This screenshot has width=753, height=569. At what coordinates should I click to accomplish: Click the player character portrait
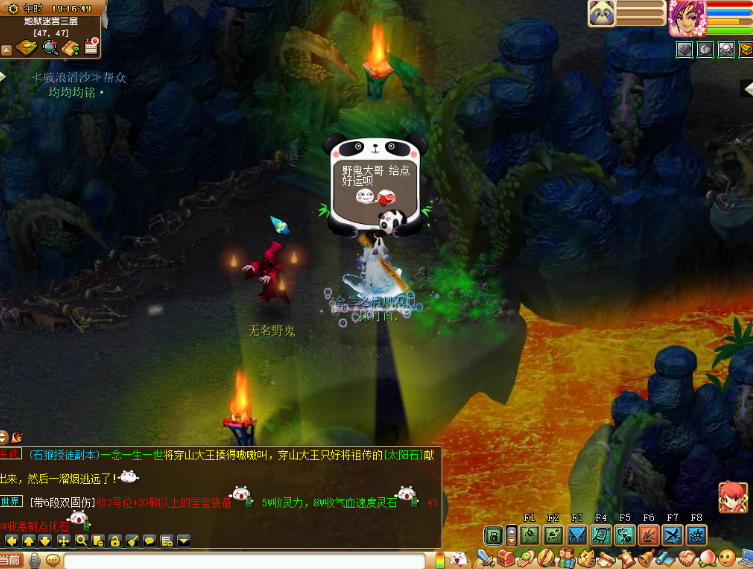pyautogui.click(x=687, y=17)
